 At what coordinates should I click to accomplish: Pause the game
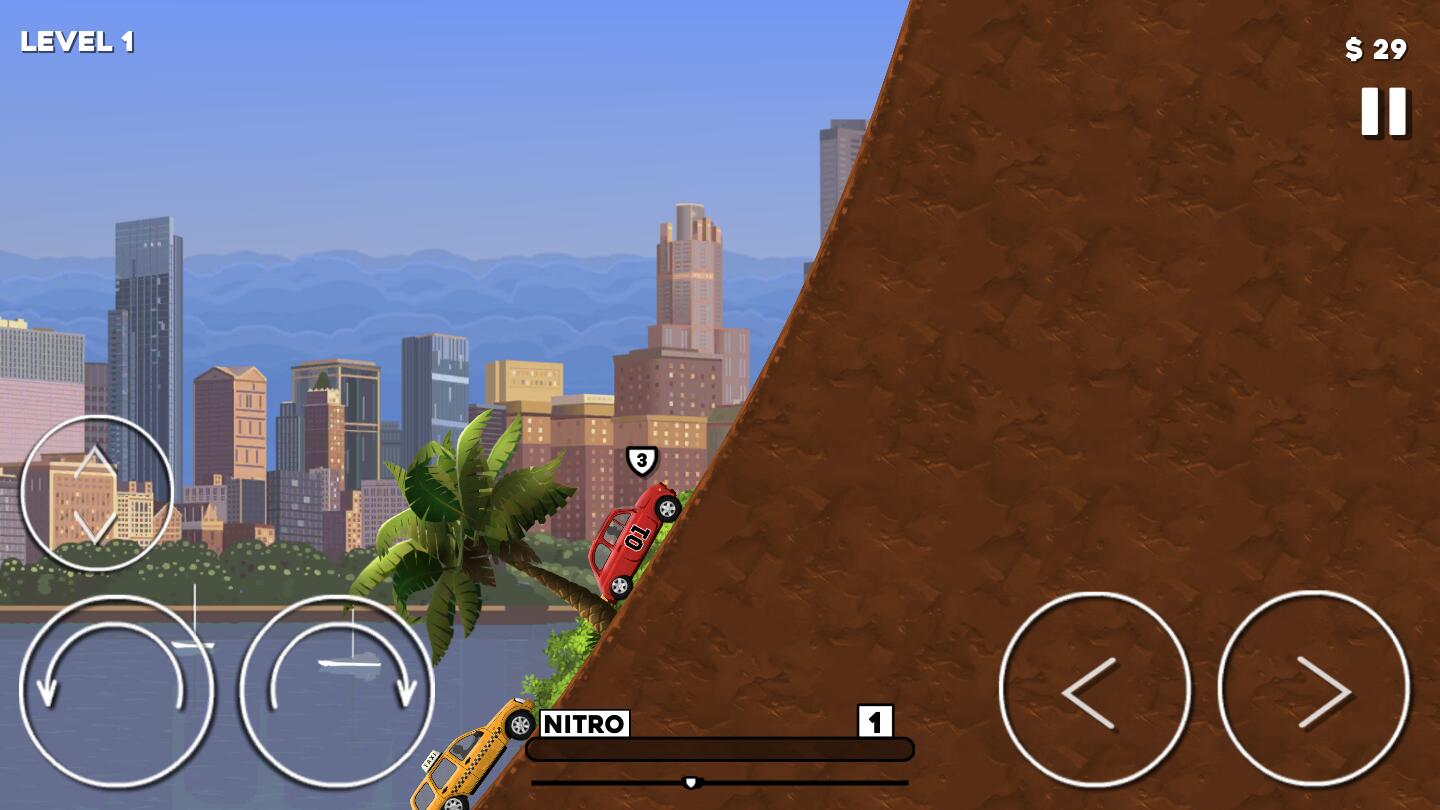pyautogui.click(x=1384, y=111)
